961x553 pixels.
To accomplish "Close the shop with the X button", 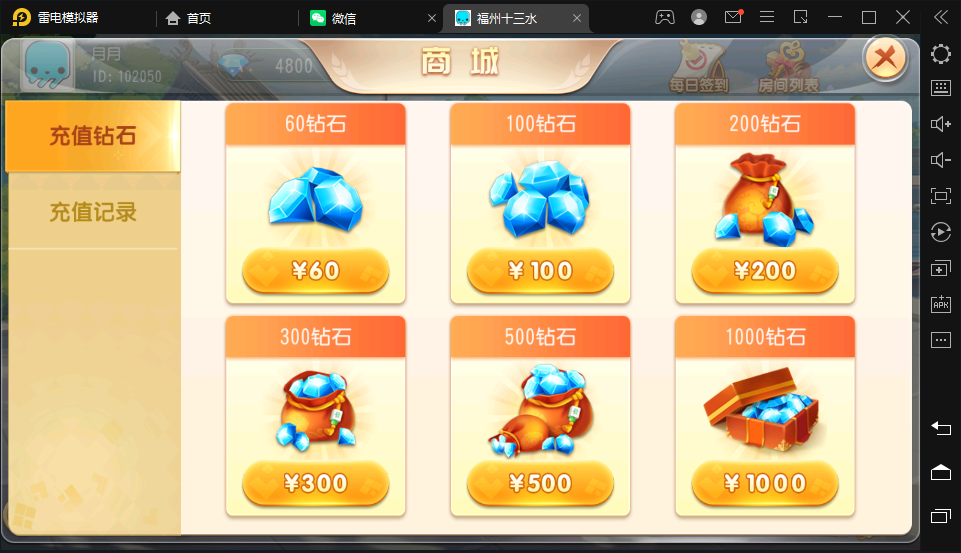I will pos(884,59).
